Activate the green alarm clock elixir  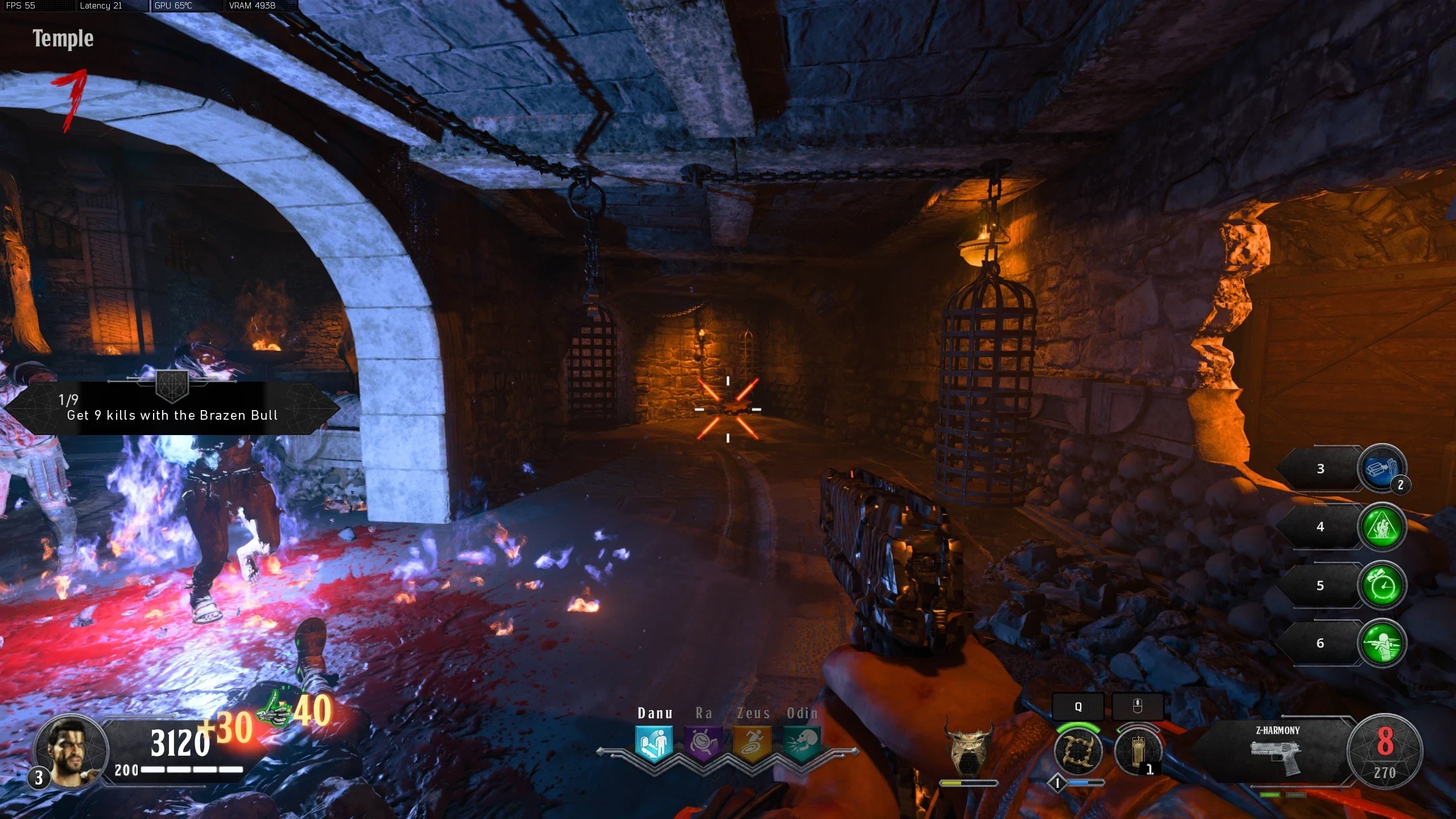tap(1381, 585)
